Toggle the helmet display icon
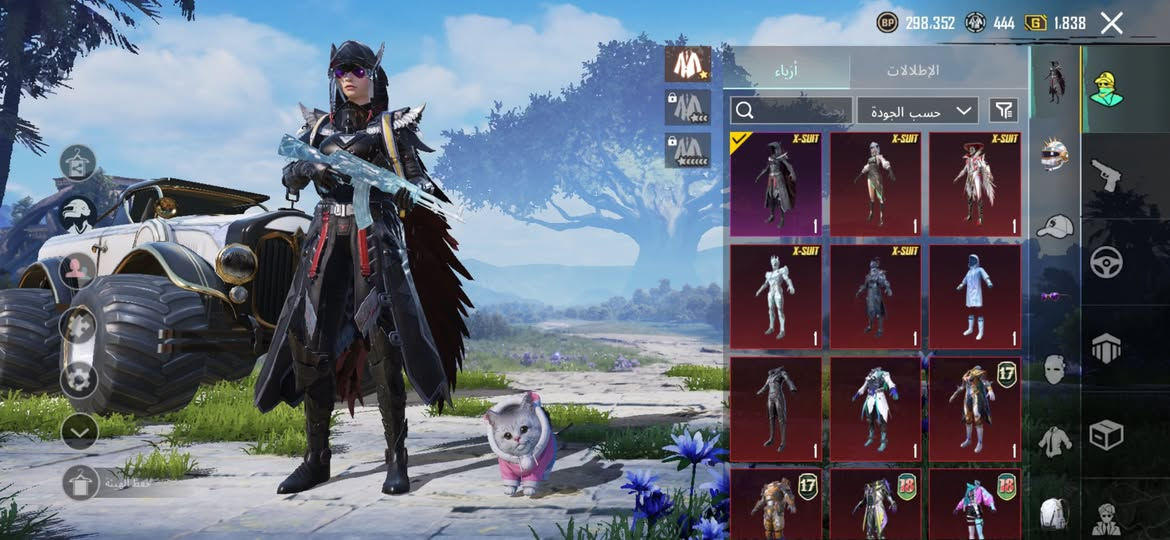The height and width of the screenshot is (540, 1170). tap(78, 213)
